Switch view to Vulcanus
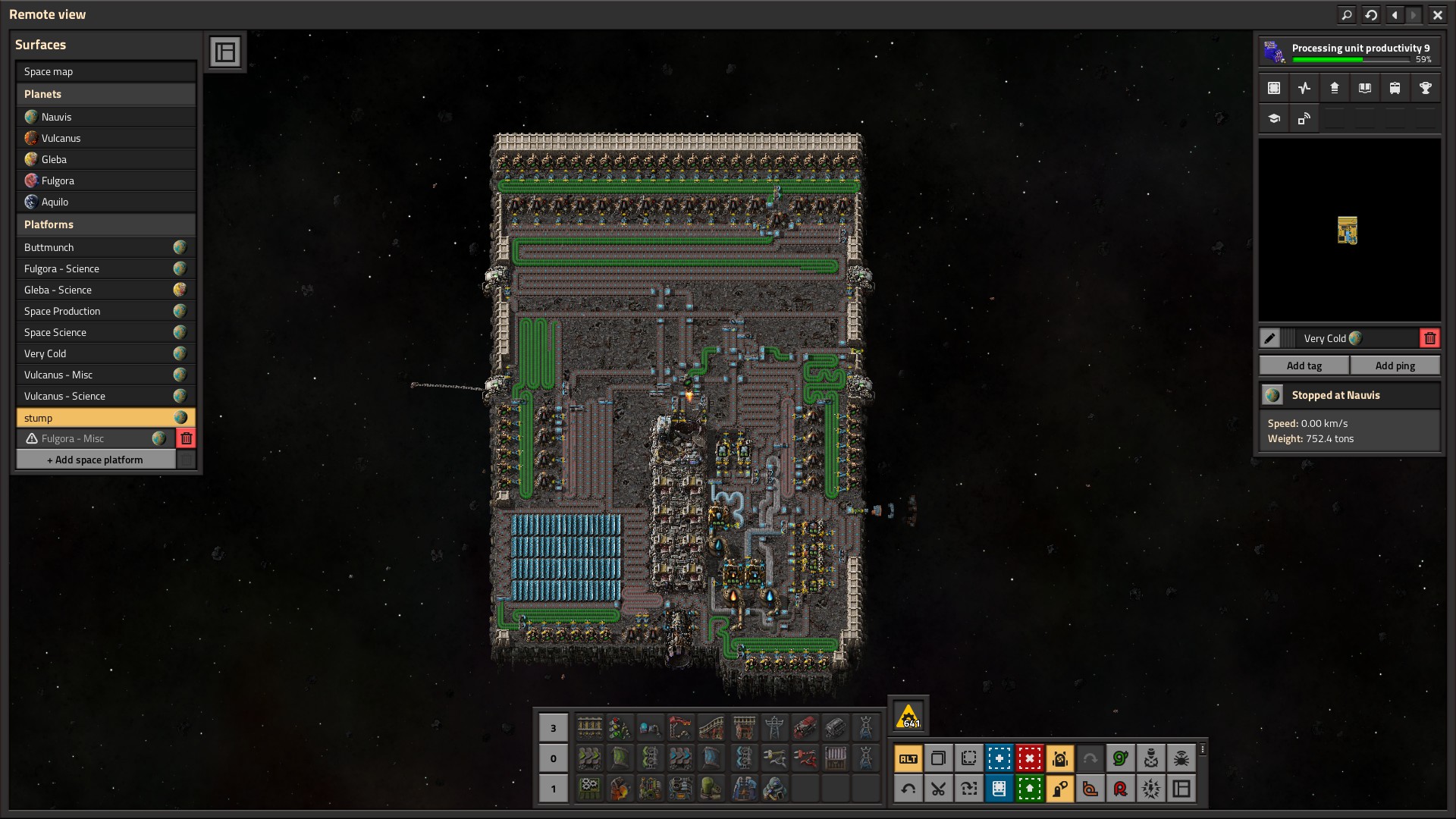The image size is (1456, 819). coord(105,138)
